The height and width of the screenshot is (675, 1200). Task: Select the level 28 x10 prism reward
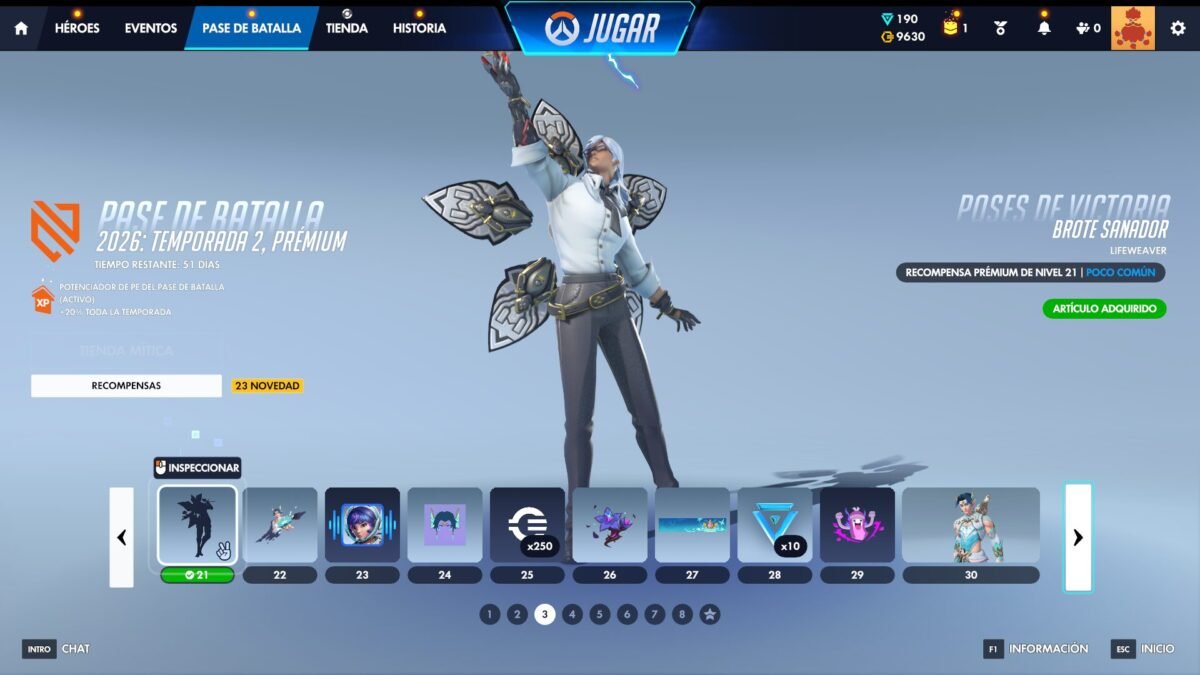pos(774,525)
